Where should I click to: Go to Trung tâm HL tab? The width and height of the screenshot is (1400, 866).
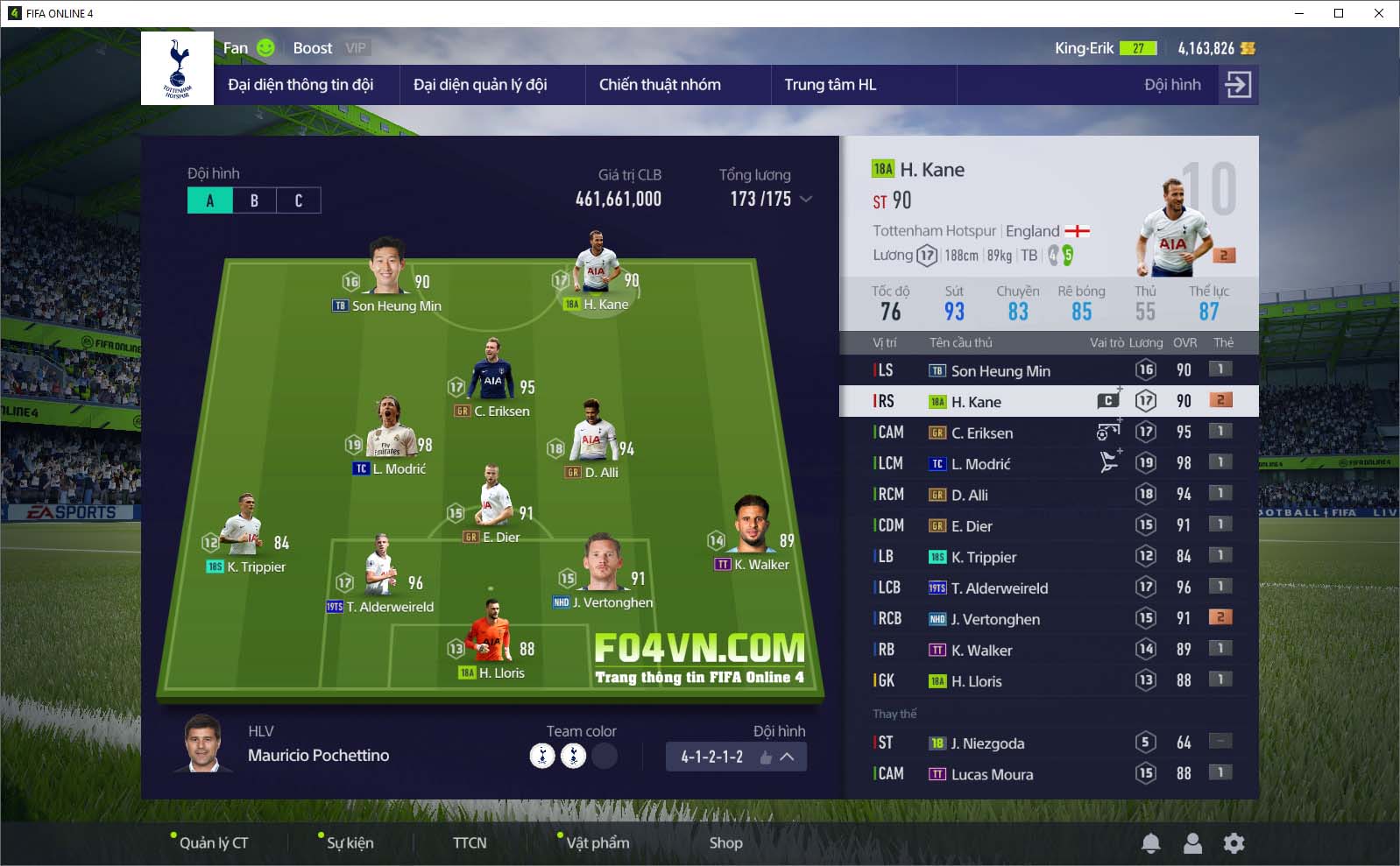[x=830, y=85]
